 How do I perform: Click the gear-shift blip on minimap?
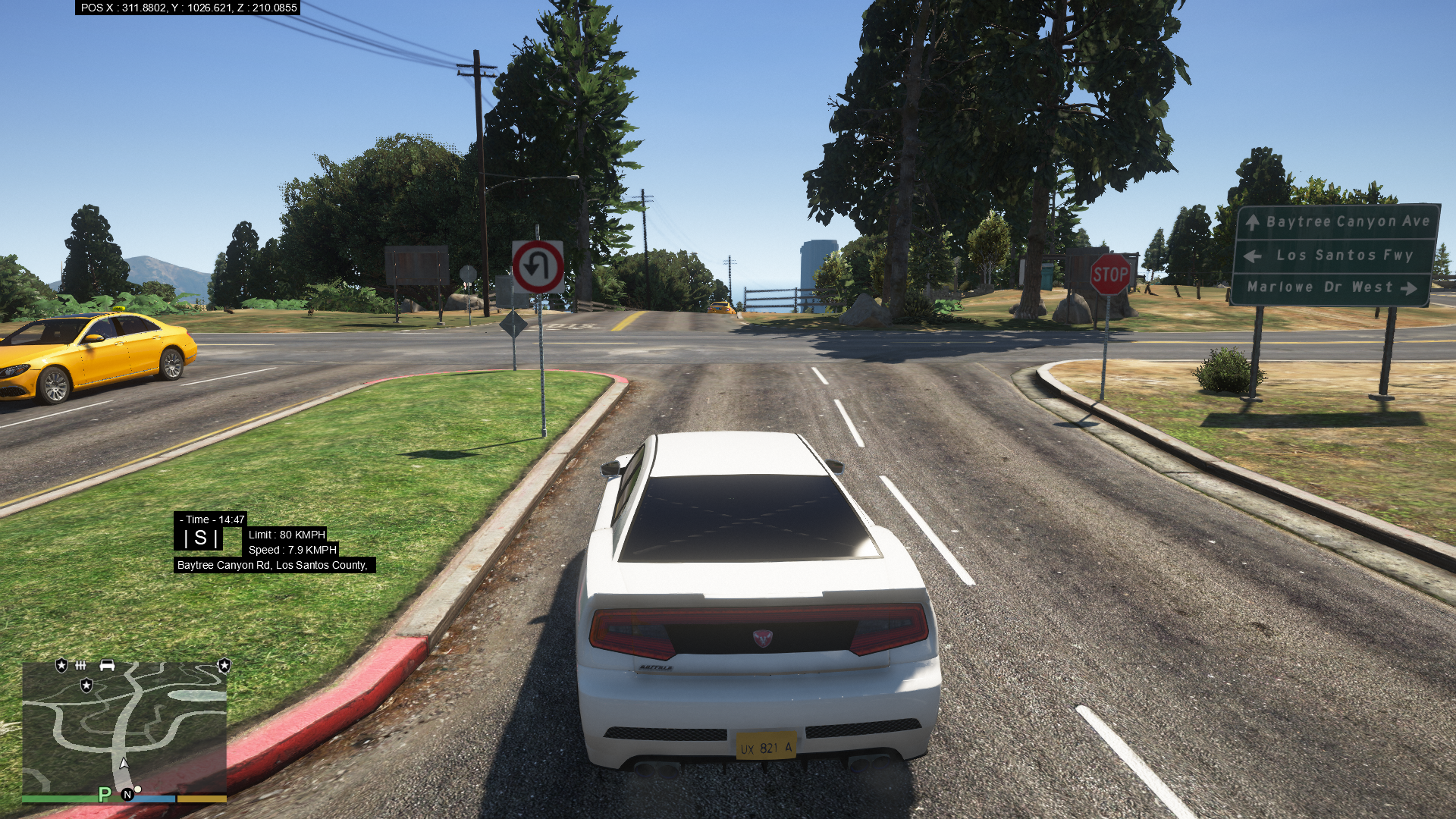pos(81,666)
